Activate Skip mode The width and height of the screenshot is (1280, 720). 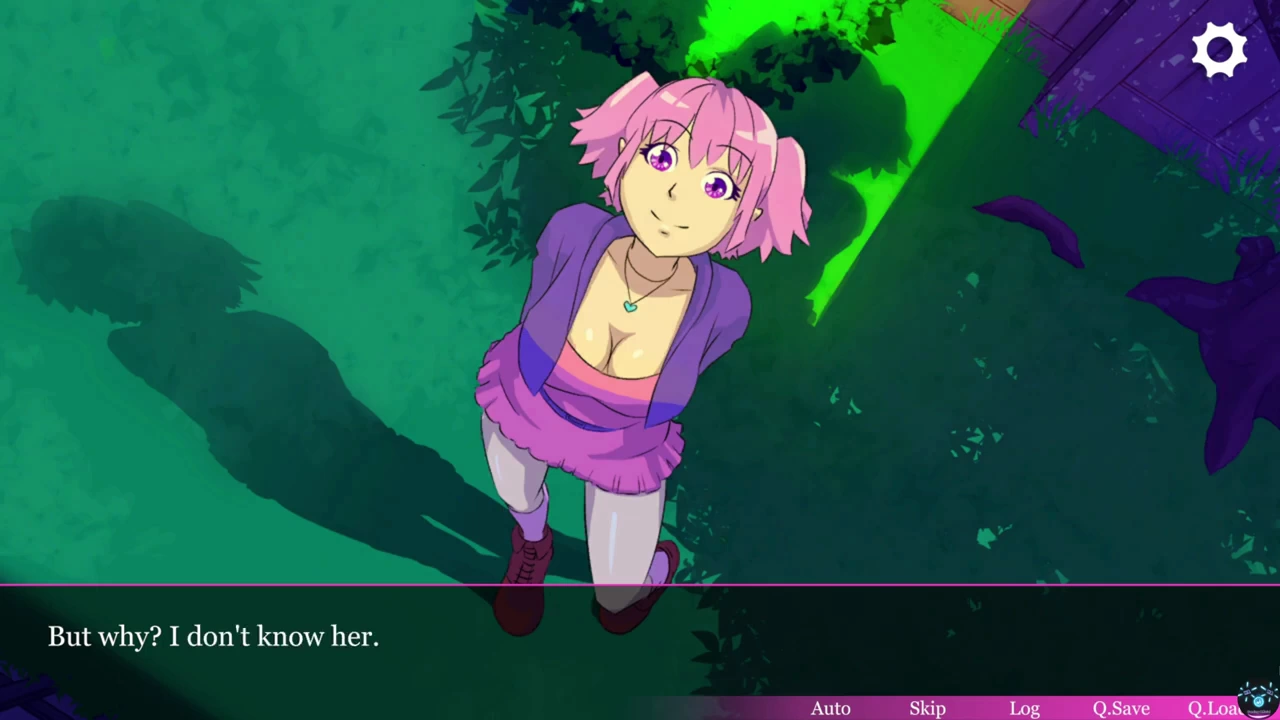(927, 708)
